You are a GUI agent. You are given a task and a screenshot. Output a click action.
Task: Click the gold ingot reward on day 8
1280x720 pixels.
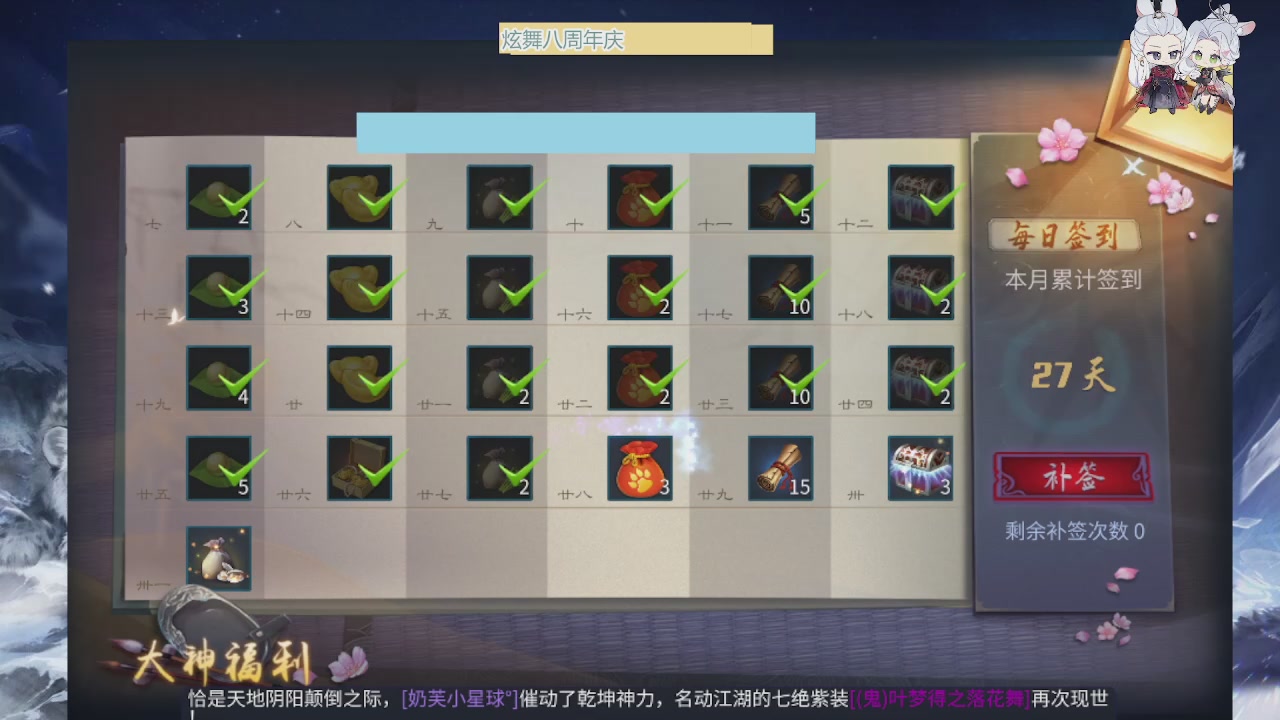(x=359, y=197)
